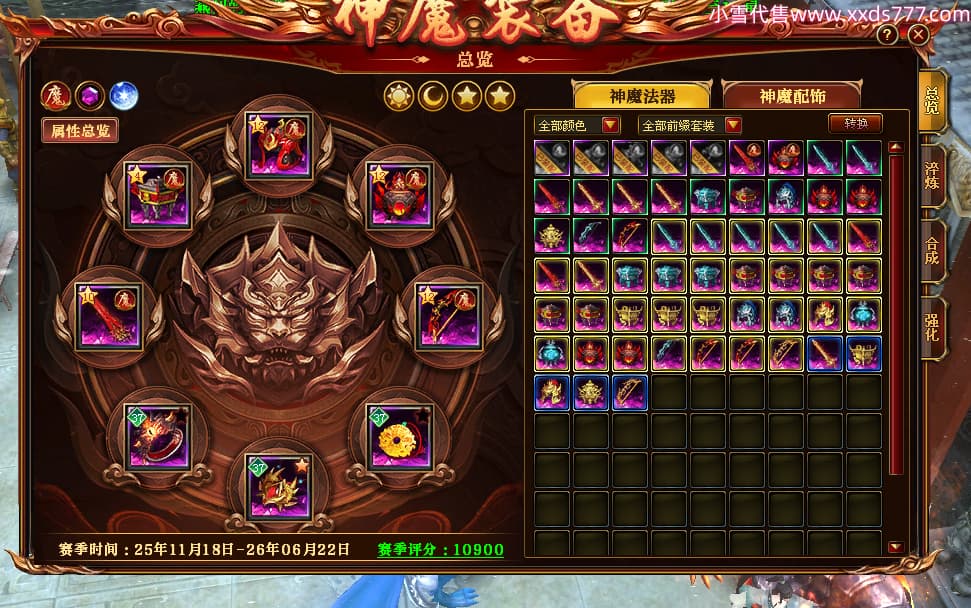Switch to the 神魔法器 tab
The image size is (971, 608).
tap(641, 96)
